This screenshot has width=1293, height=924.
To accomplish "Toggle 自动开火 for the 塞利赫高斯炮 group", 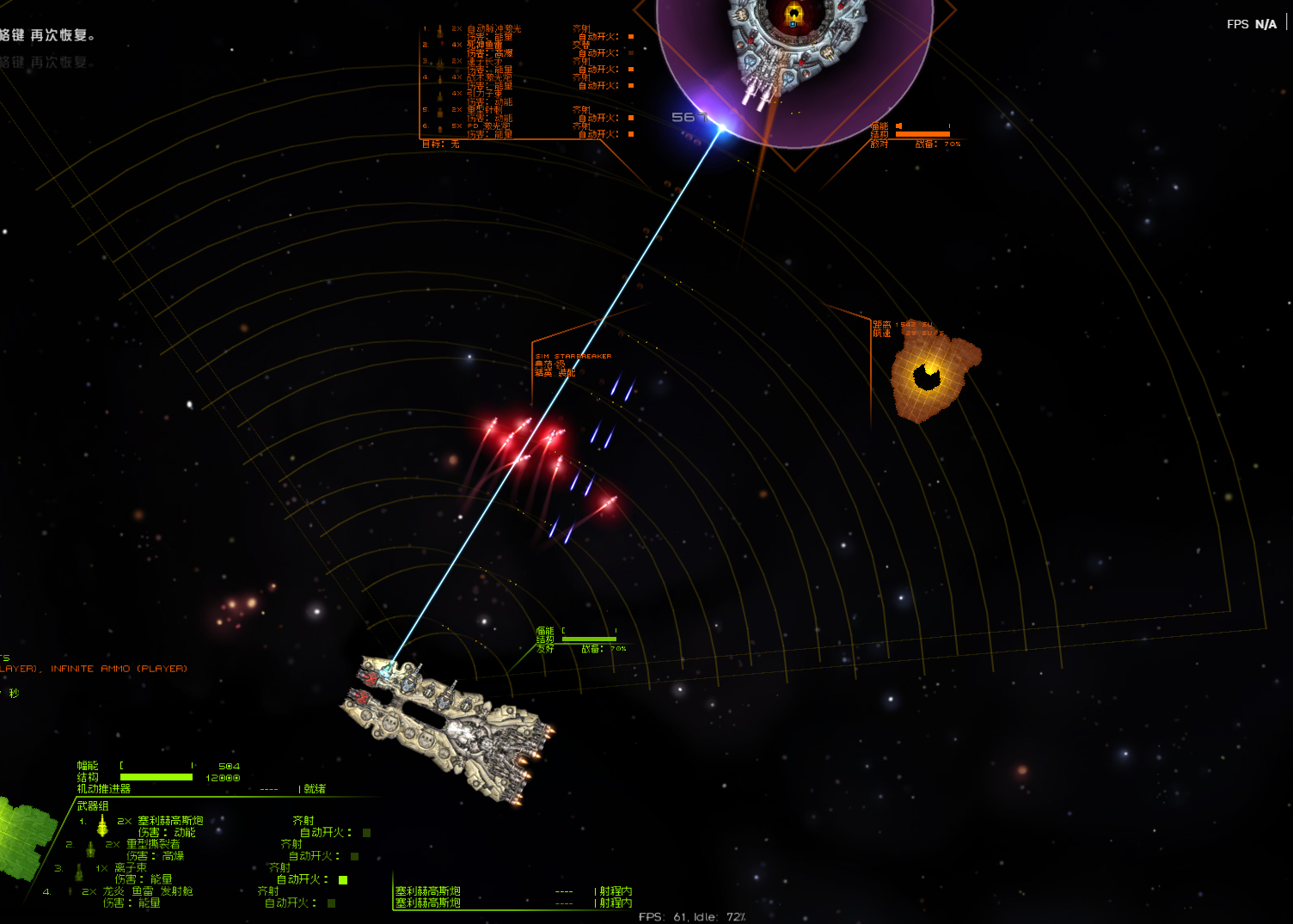I will tap(366, 833).
